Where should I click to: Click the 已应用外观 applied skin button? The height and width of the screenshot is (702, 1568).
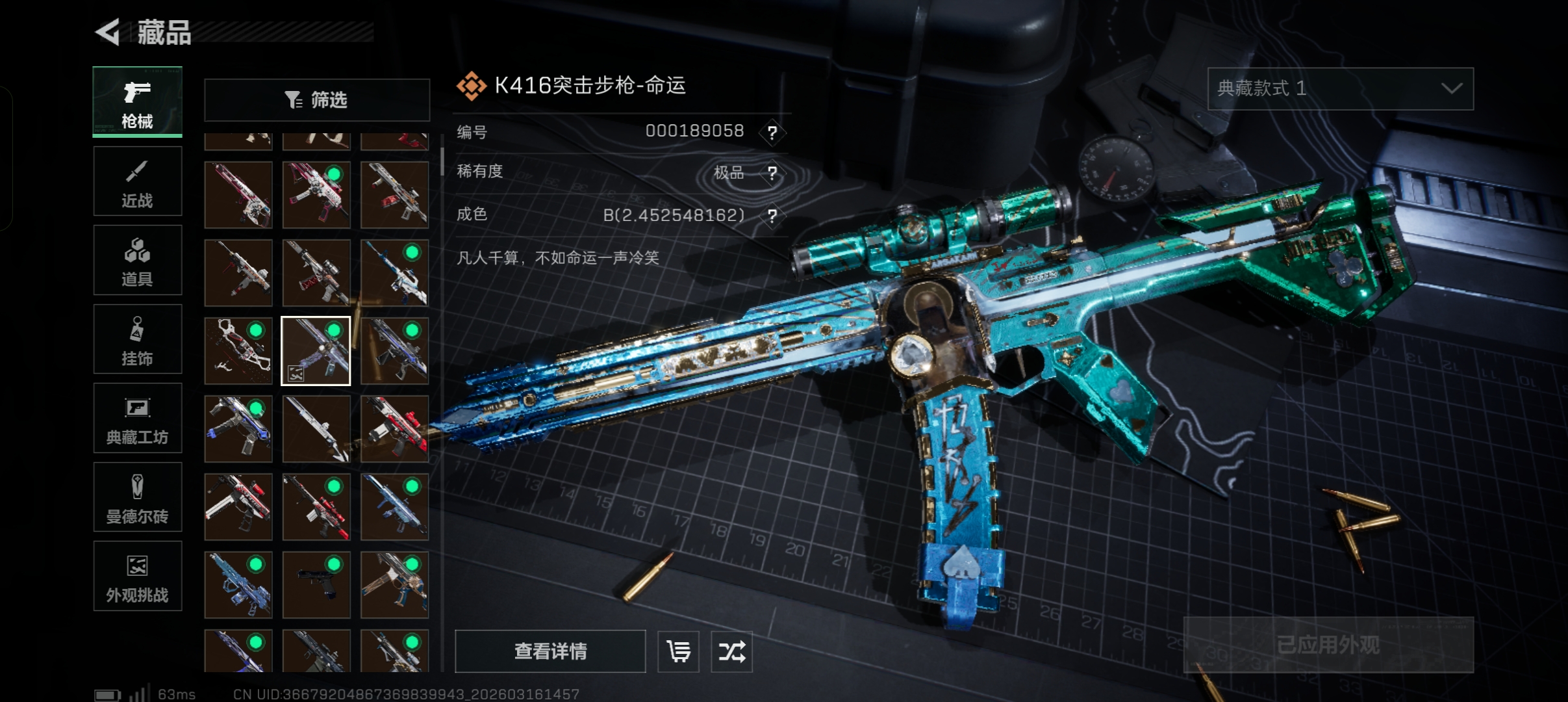(x=1328, y=645)
